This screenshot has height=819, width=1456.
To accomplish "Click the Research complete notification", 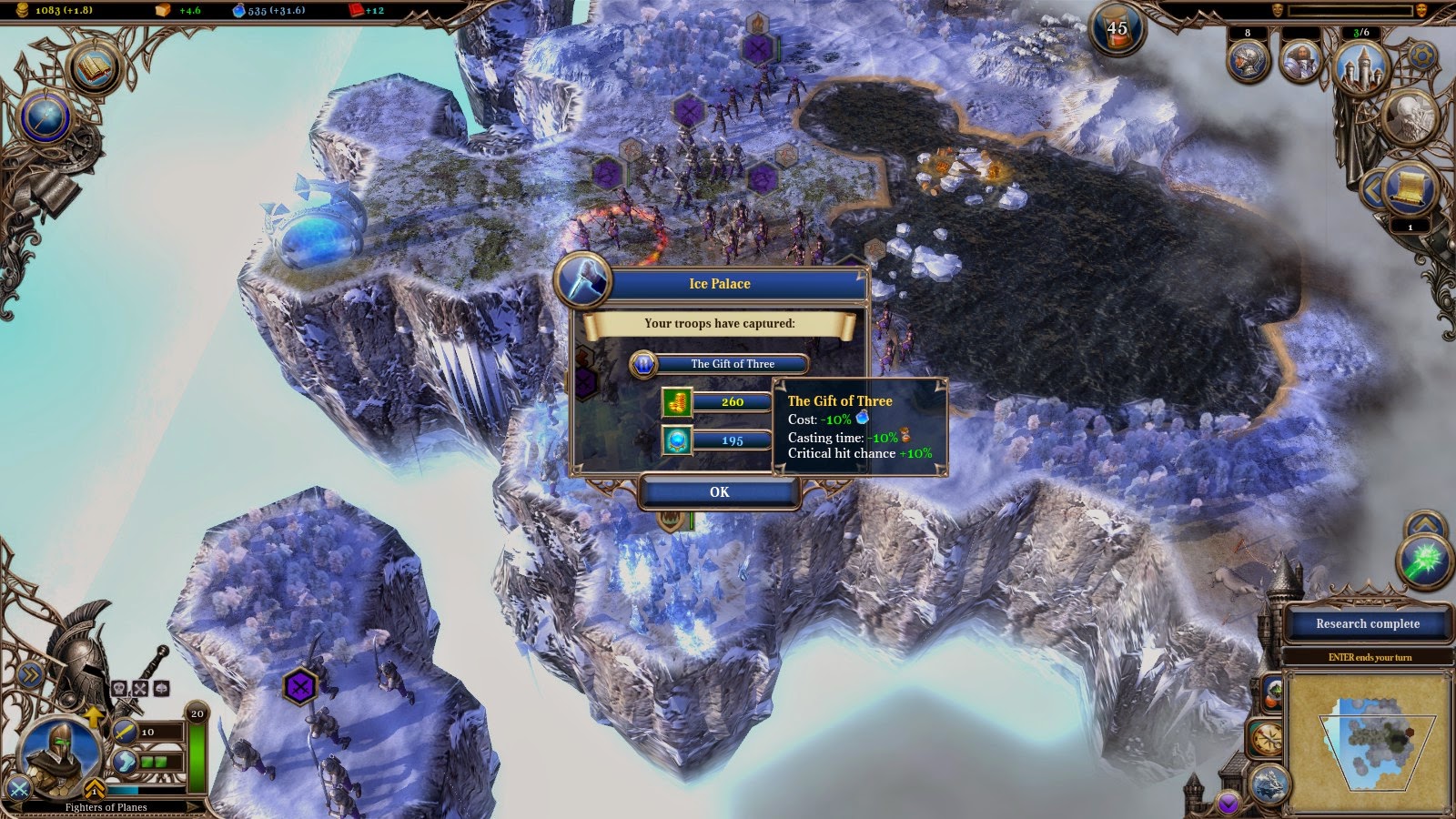I will point(1367,624).
